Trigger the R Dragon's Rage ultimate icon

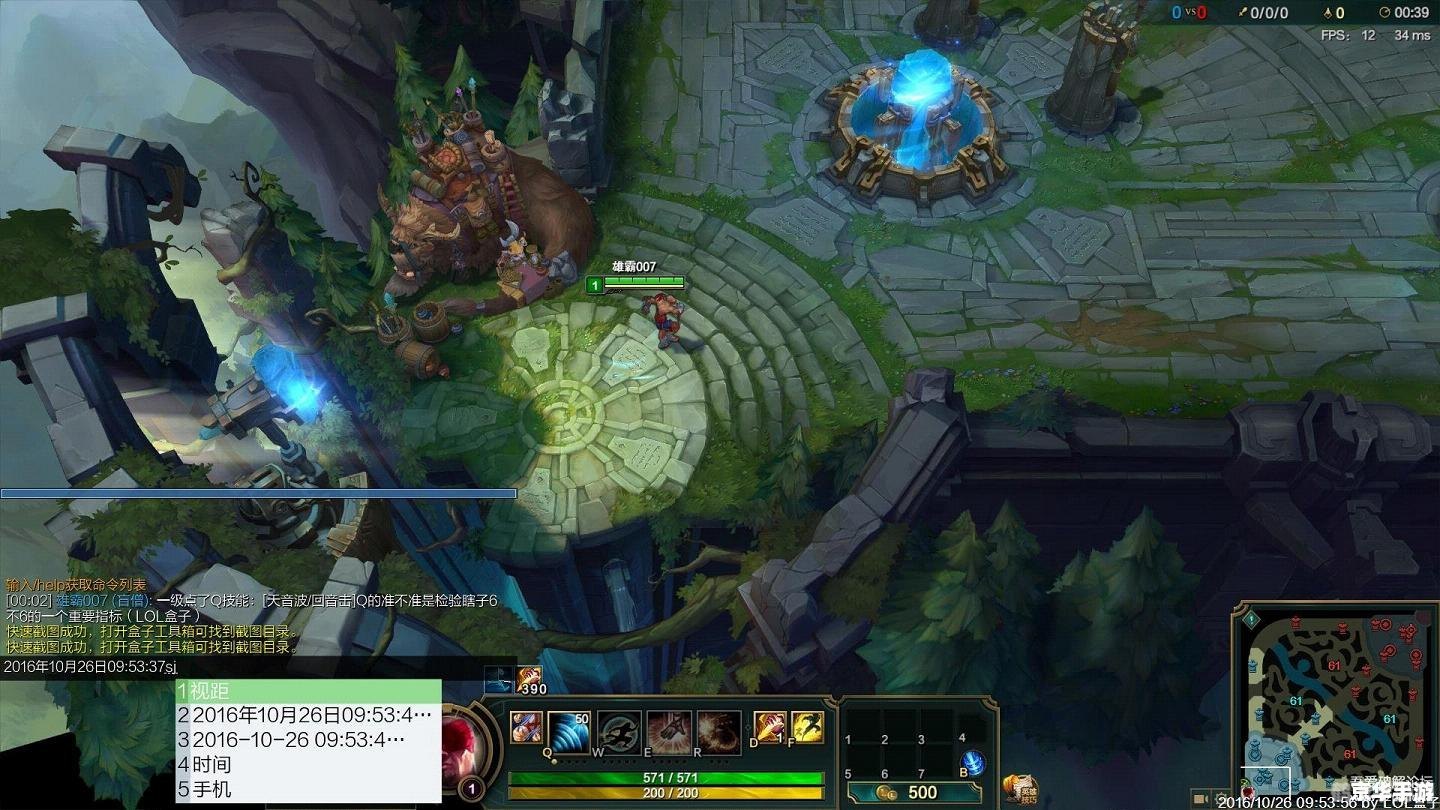[718, 732]
